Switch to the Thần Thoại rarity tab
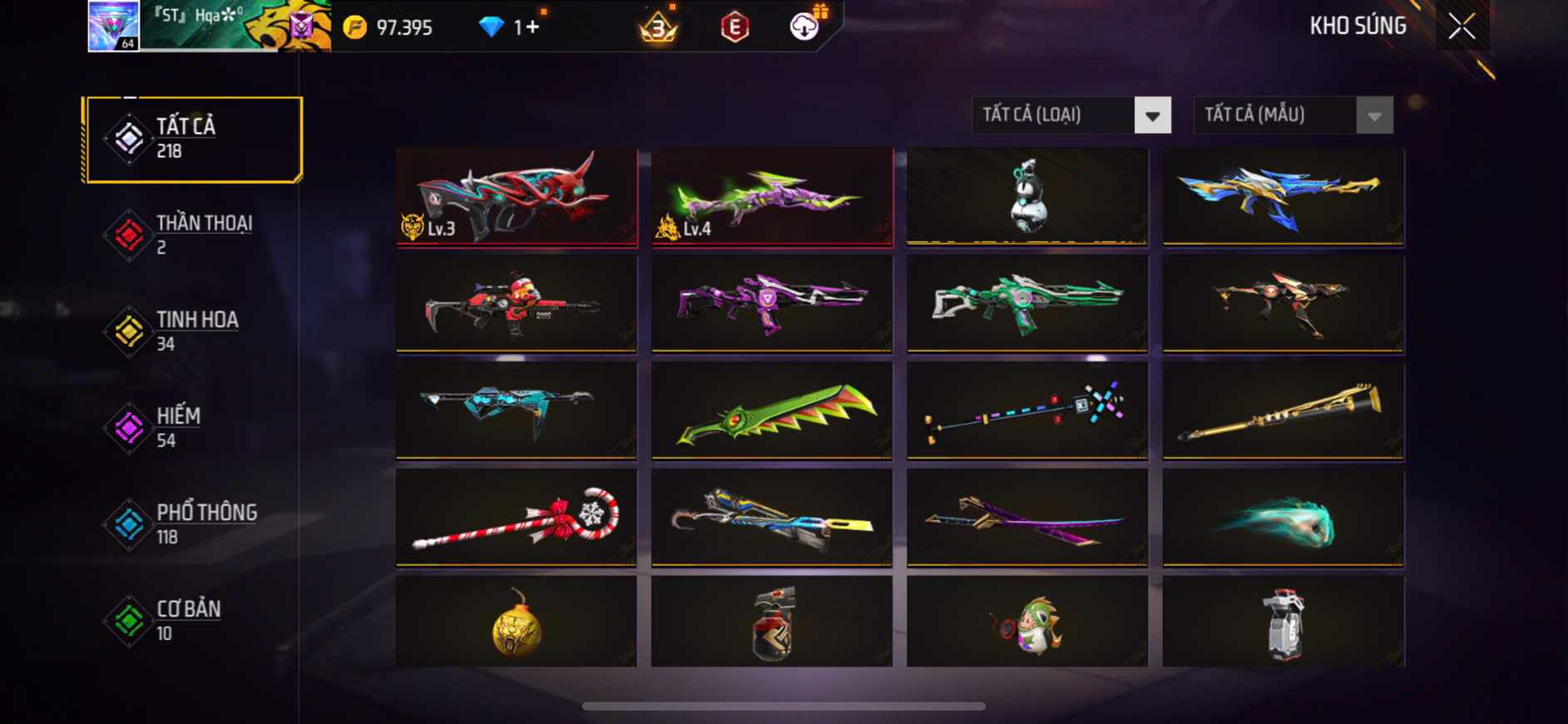Image resolution: width=1568 pixels, height=724 pixels. 193,235
